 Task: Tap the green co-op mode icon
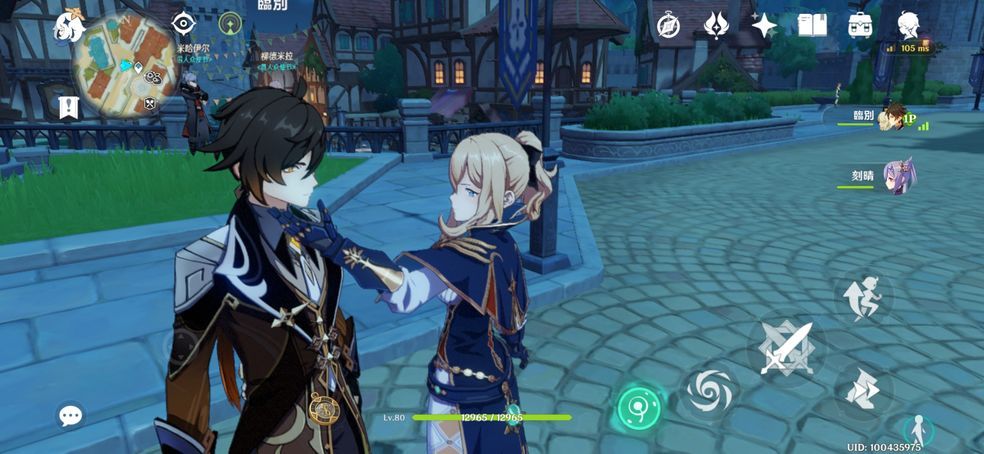231,23
